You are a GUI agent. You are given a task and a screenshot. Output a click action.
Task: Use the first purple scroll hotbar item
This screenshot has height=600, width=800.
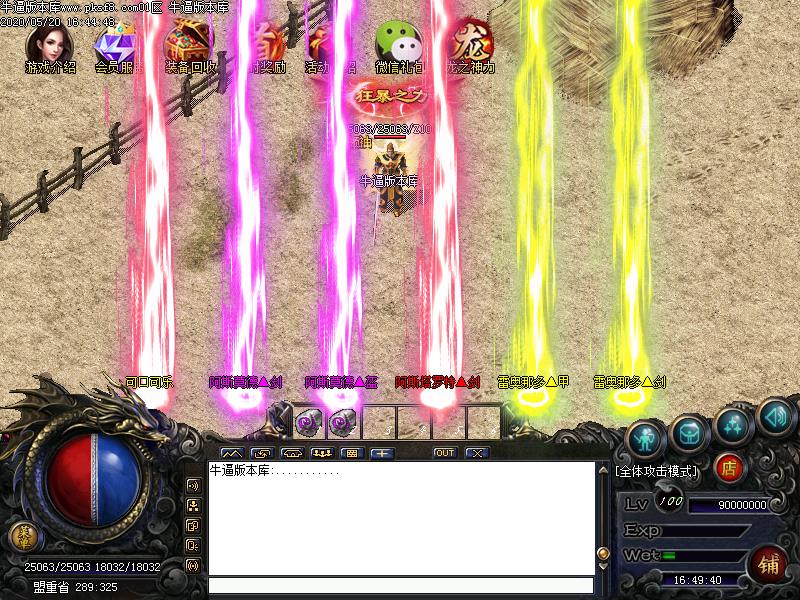308,422
